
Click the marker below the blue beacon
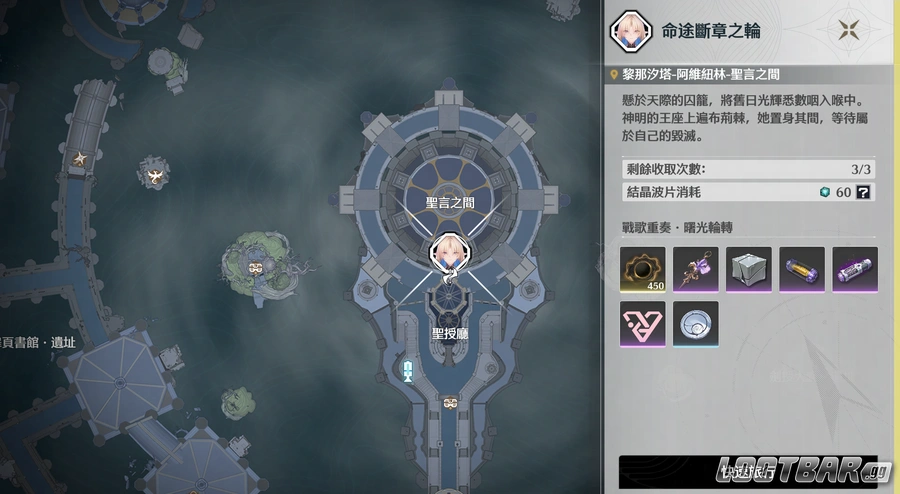pyautogui.click(x=450, y=402)
